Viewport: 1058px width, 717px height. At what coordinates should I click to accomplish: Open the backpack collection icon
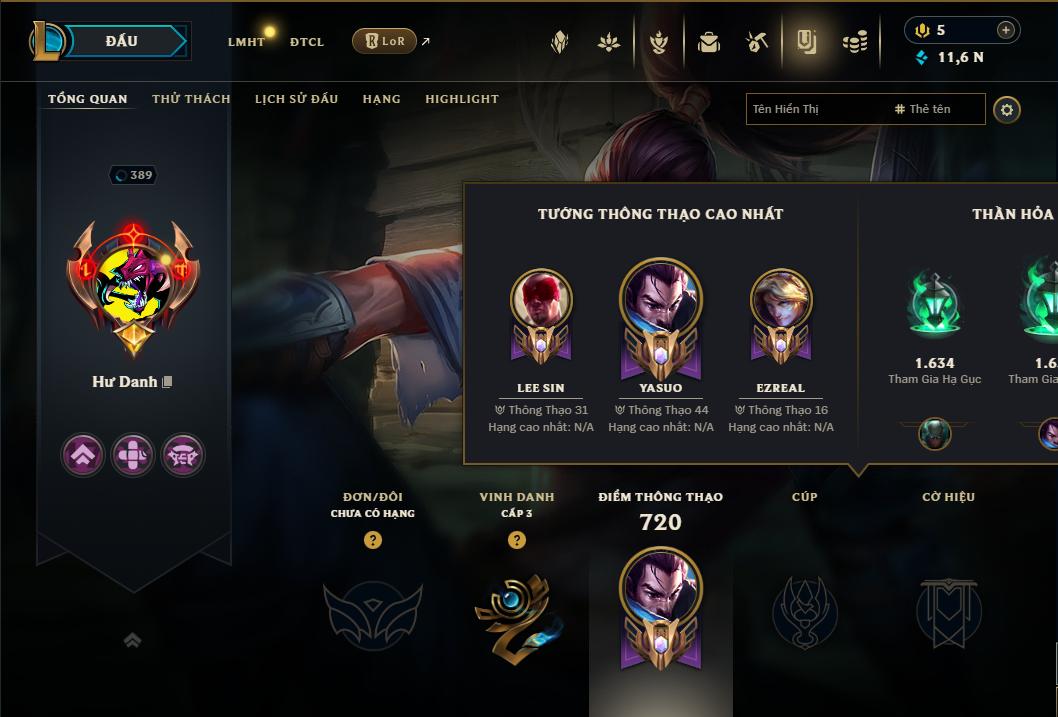(709, 42)
